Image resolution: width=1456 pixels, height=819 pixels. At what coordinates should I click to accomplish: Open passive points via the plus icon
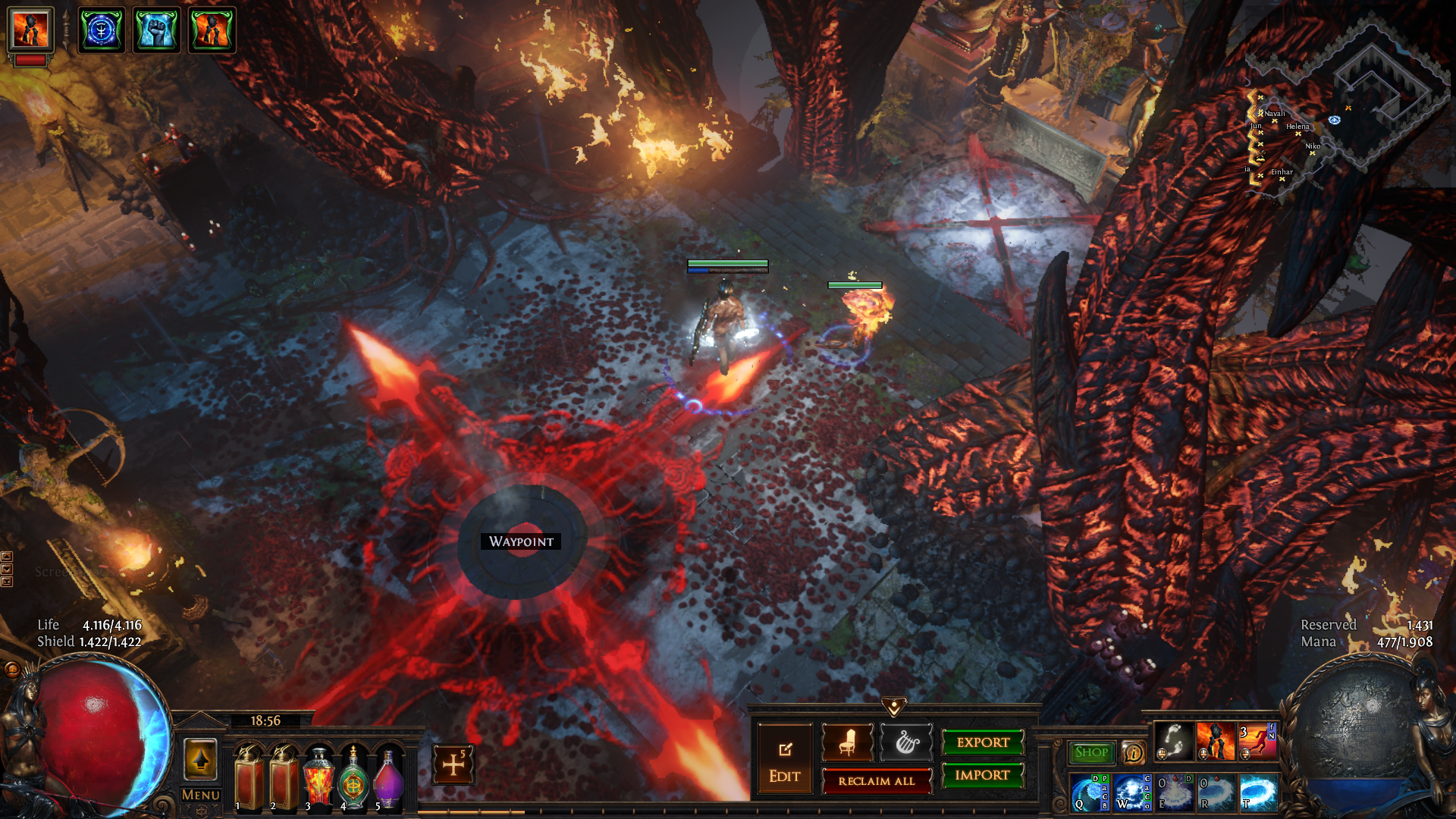coord(453,764)
